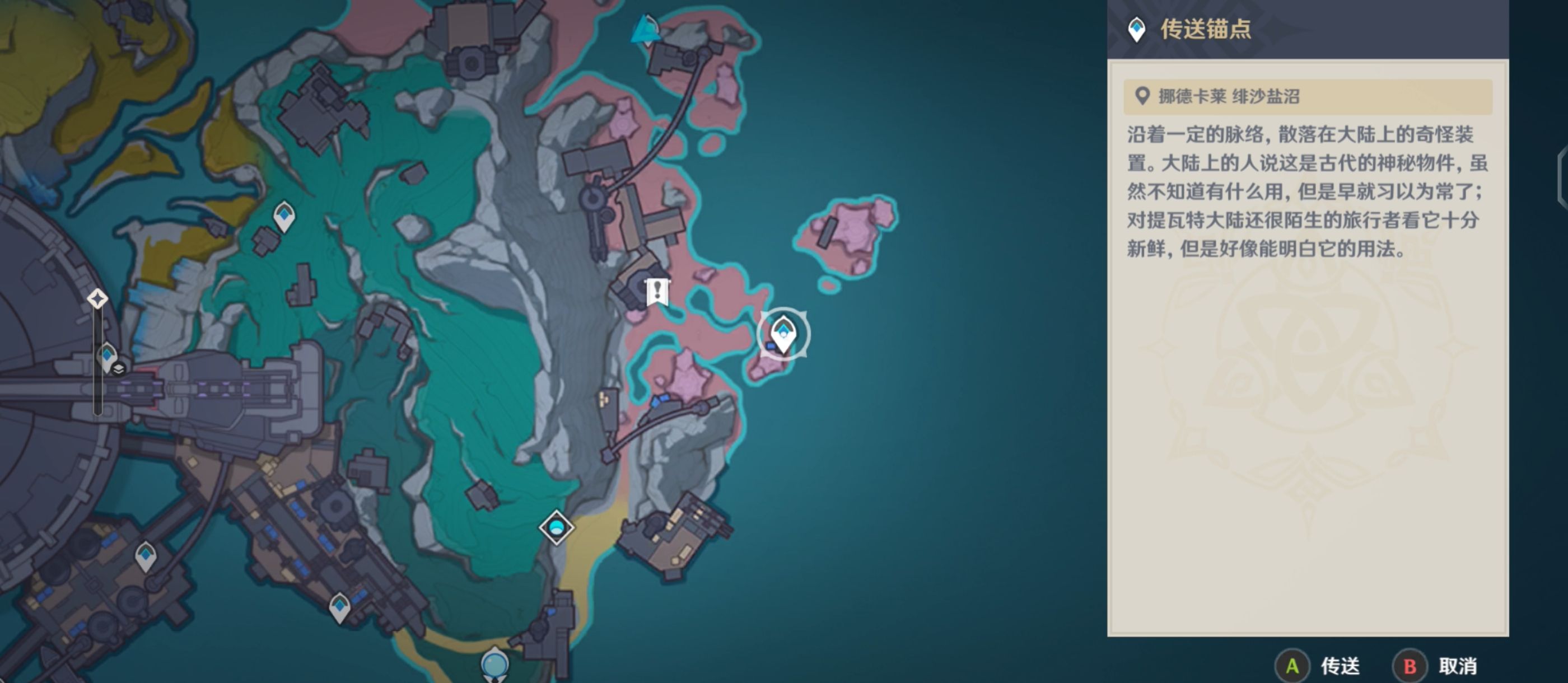Toggle the stacked-layers map icon
Viewport: 1568px width, 683px height.
pyautogui.click(x=119, y=369)
